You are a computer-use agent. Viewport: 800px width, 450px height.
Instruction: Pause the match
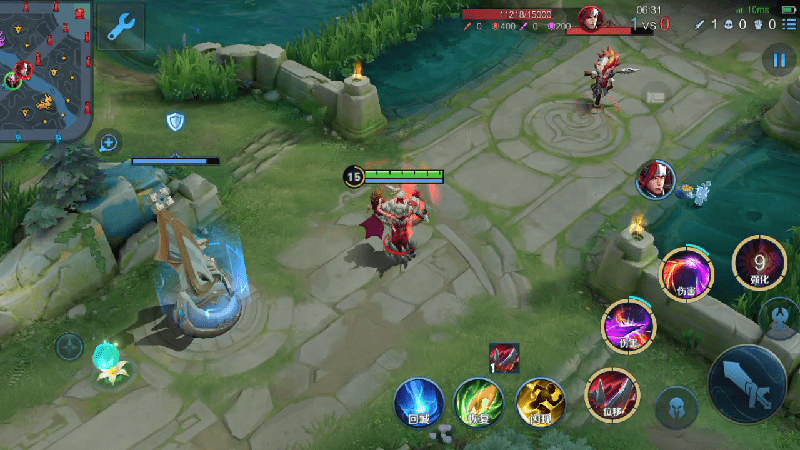(x=778, y=60)
